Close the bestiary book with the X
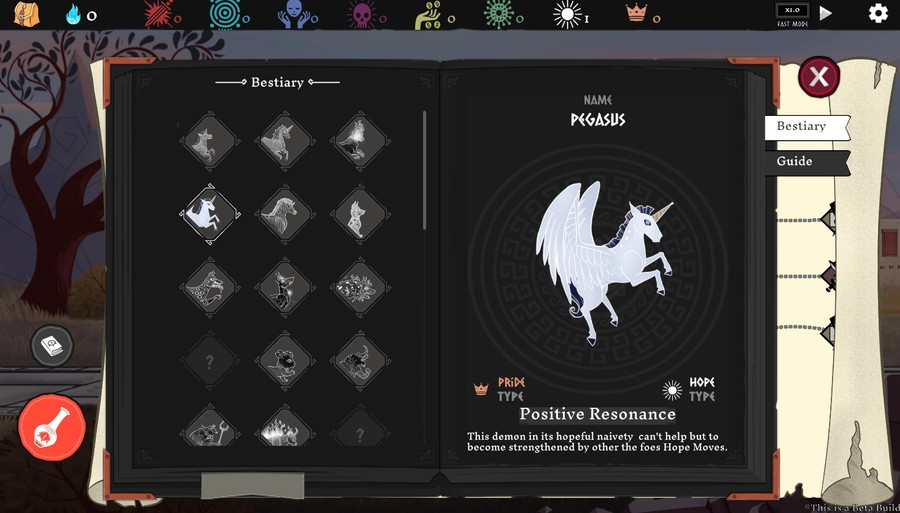 point(819,77)
